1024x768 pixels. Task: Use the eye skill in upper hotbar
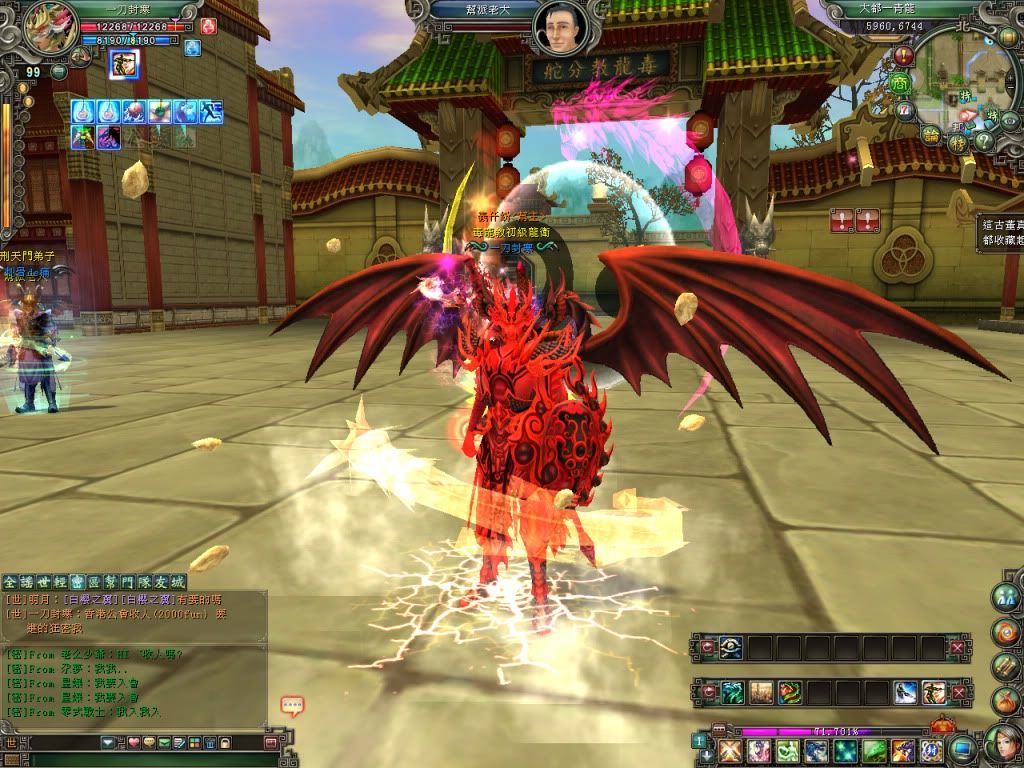point(733,648)
